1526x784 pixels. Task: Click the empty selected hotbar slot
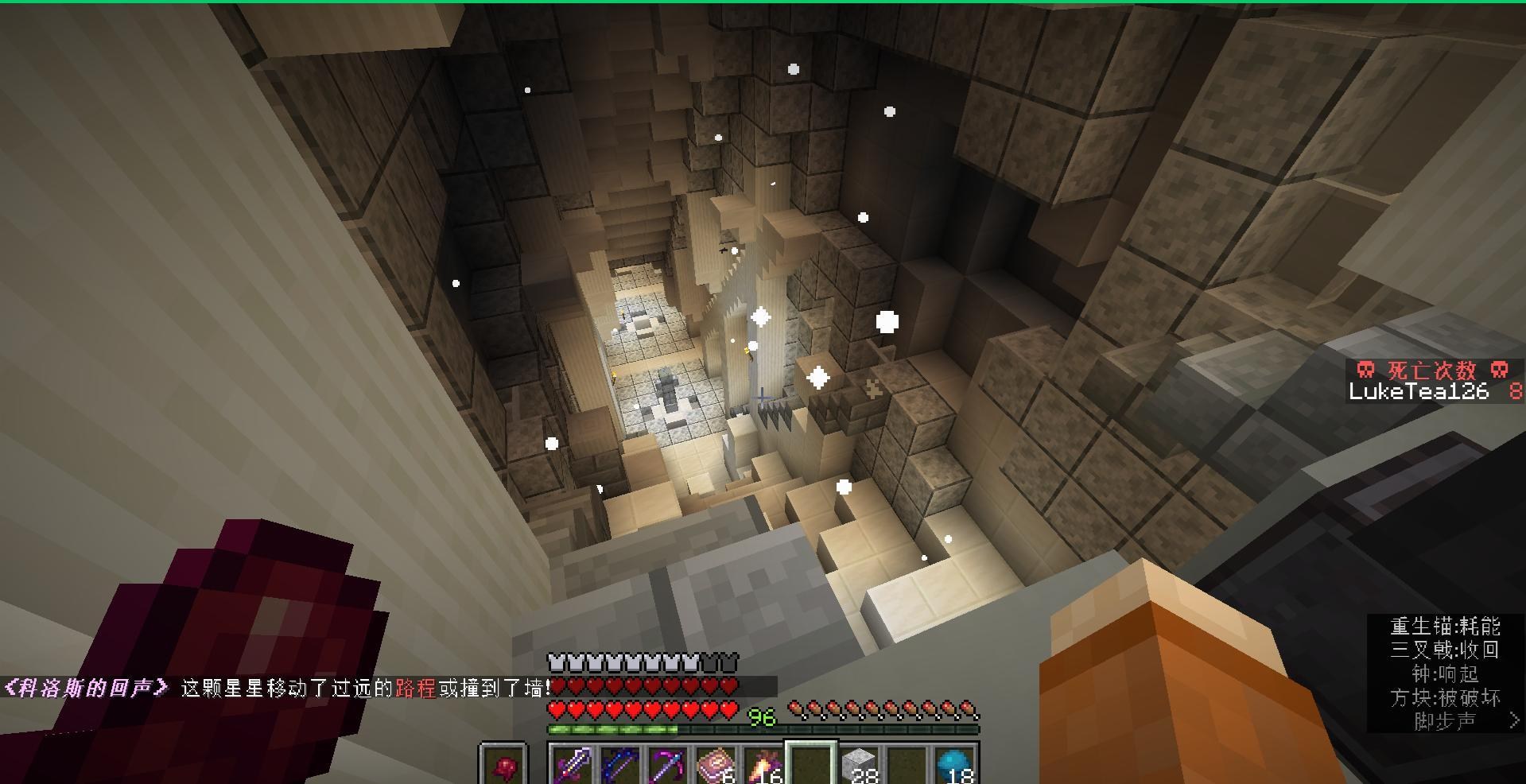pyautogui.click(x=811, y=763)
